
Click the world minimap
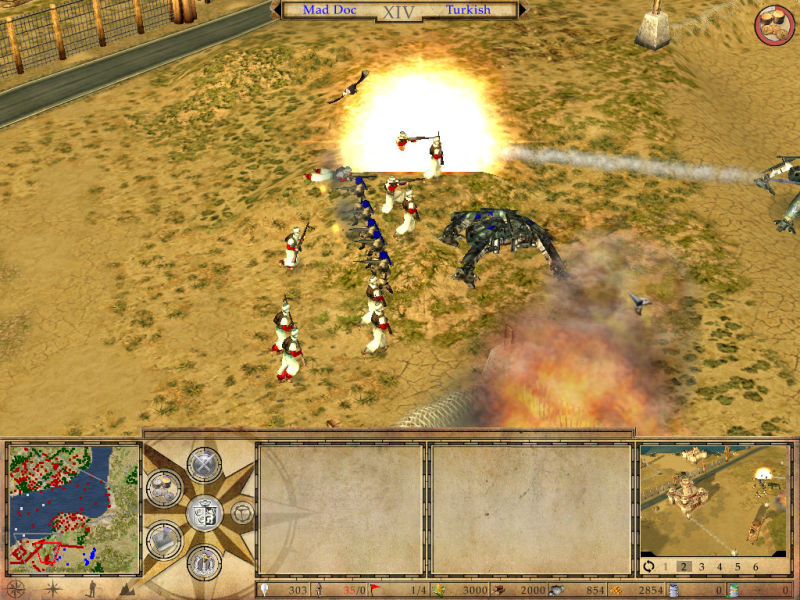pyautogui.click(x=73, y=507)
